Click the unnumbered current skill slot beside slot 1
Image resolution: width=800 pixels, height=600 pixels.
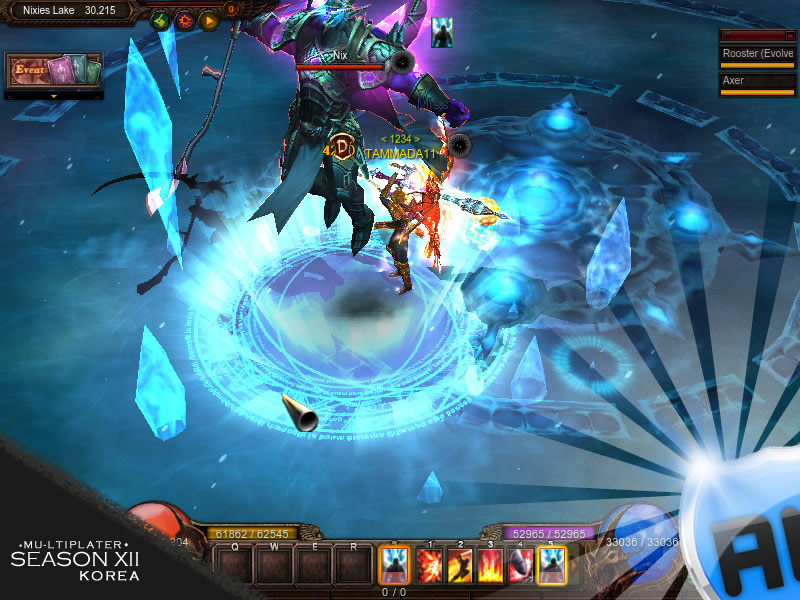coord(394,566)
